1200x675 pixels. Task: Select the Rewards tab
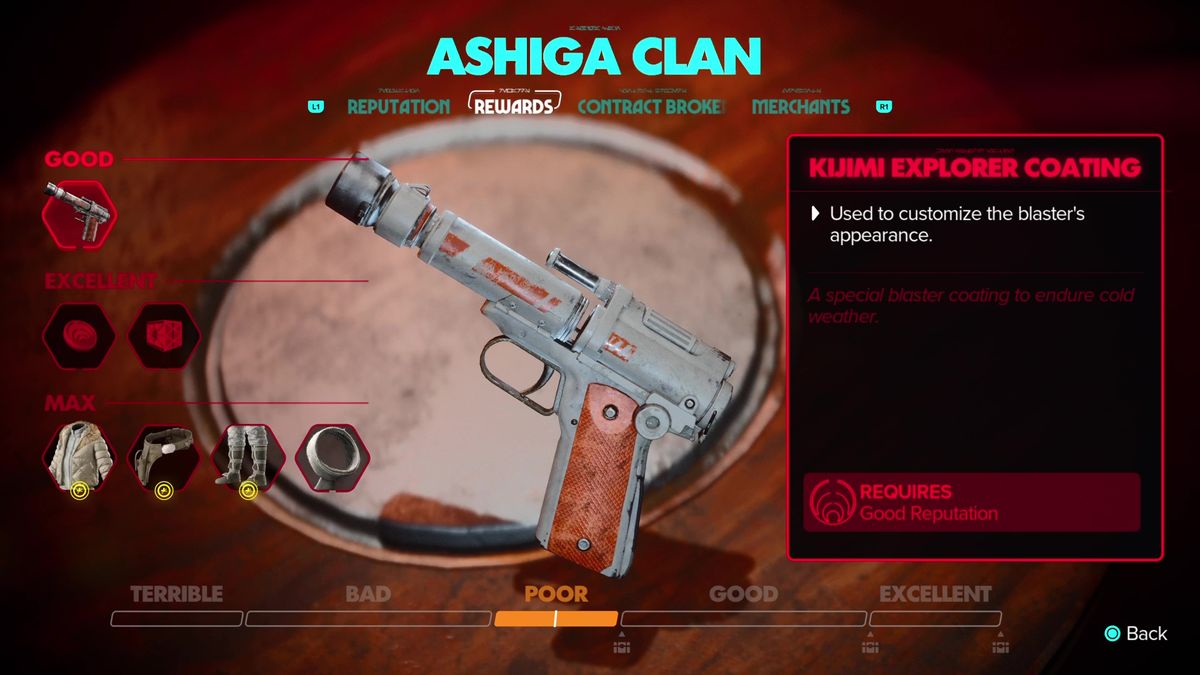[514, 105]
